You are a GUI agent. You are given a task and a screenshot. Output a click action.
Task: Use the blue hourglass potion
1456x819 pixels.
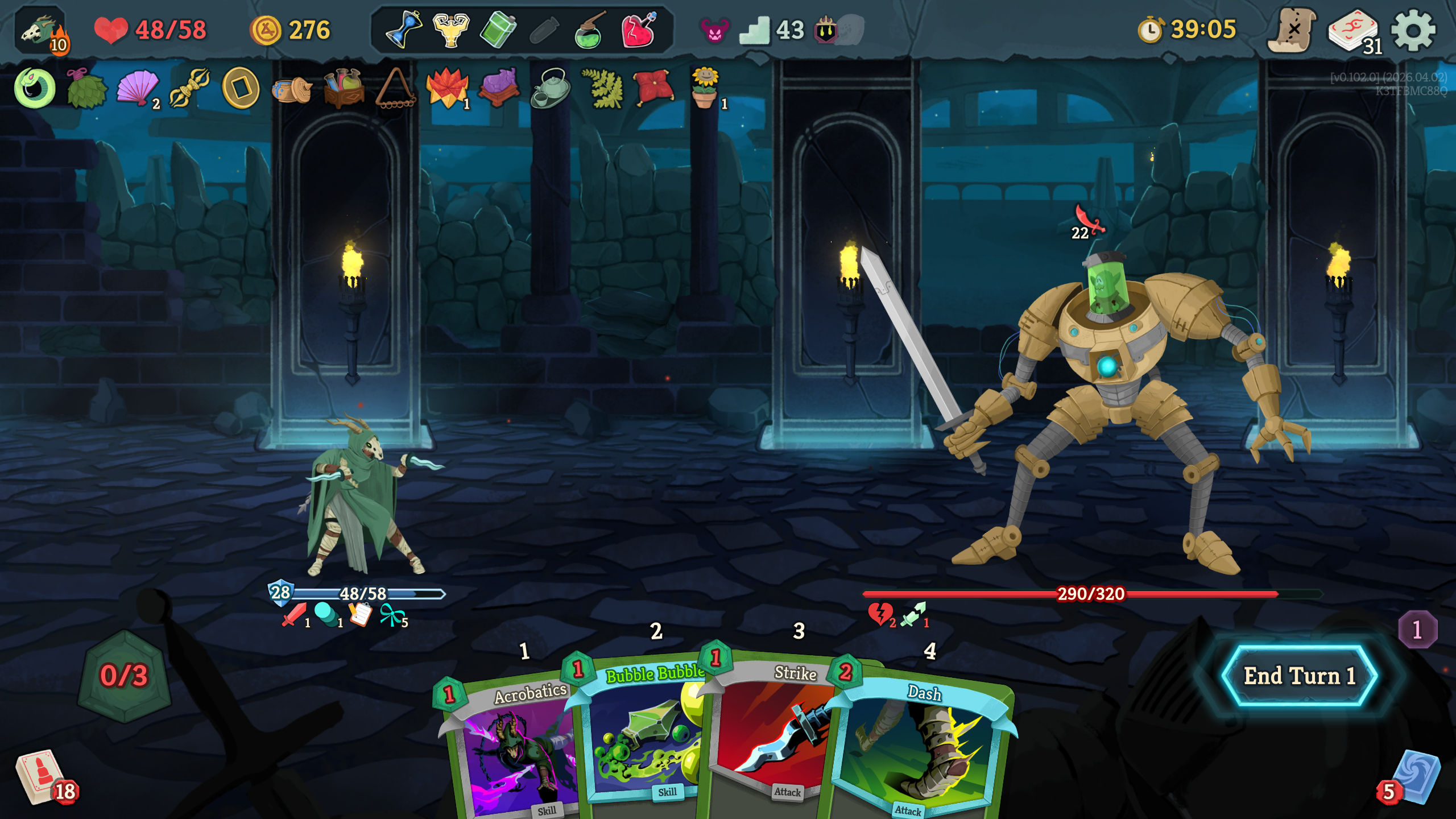click(x=403, y=30)
